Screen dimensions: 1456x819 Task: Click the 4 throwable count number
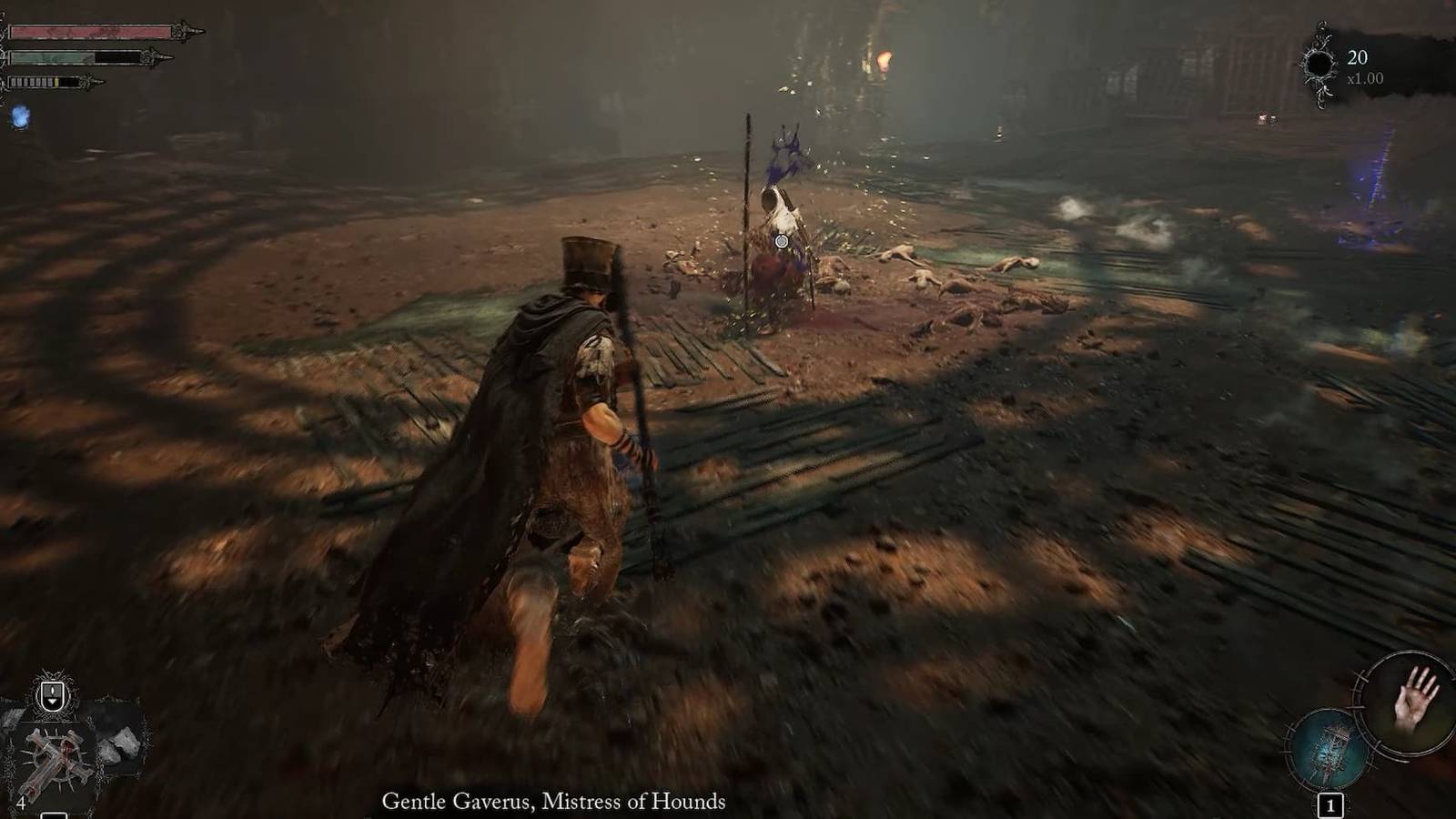coord(22,803)
